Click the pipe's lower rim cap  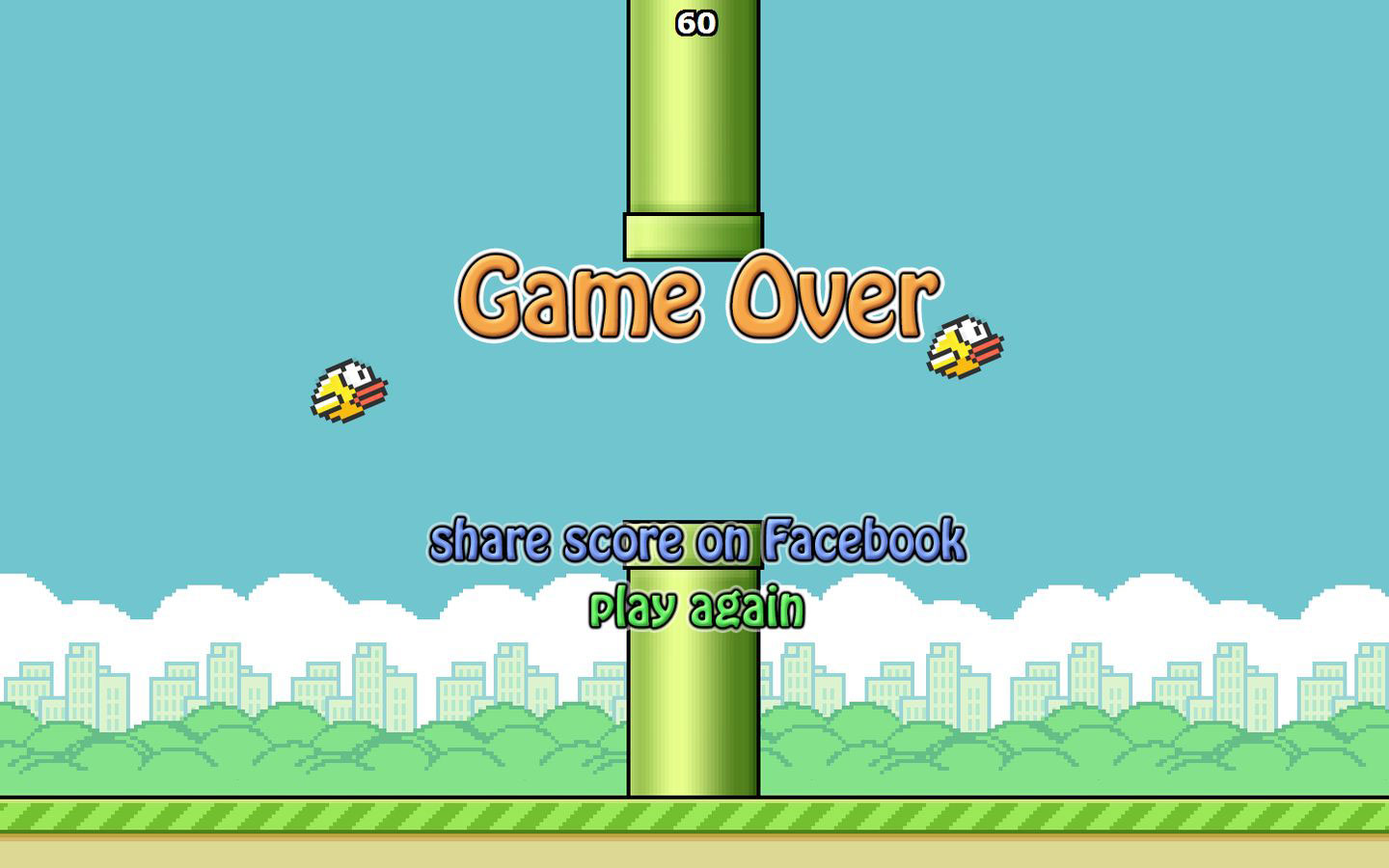[x=694, y=234]
